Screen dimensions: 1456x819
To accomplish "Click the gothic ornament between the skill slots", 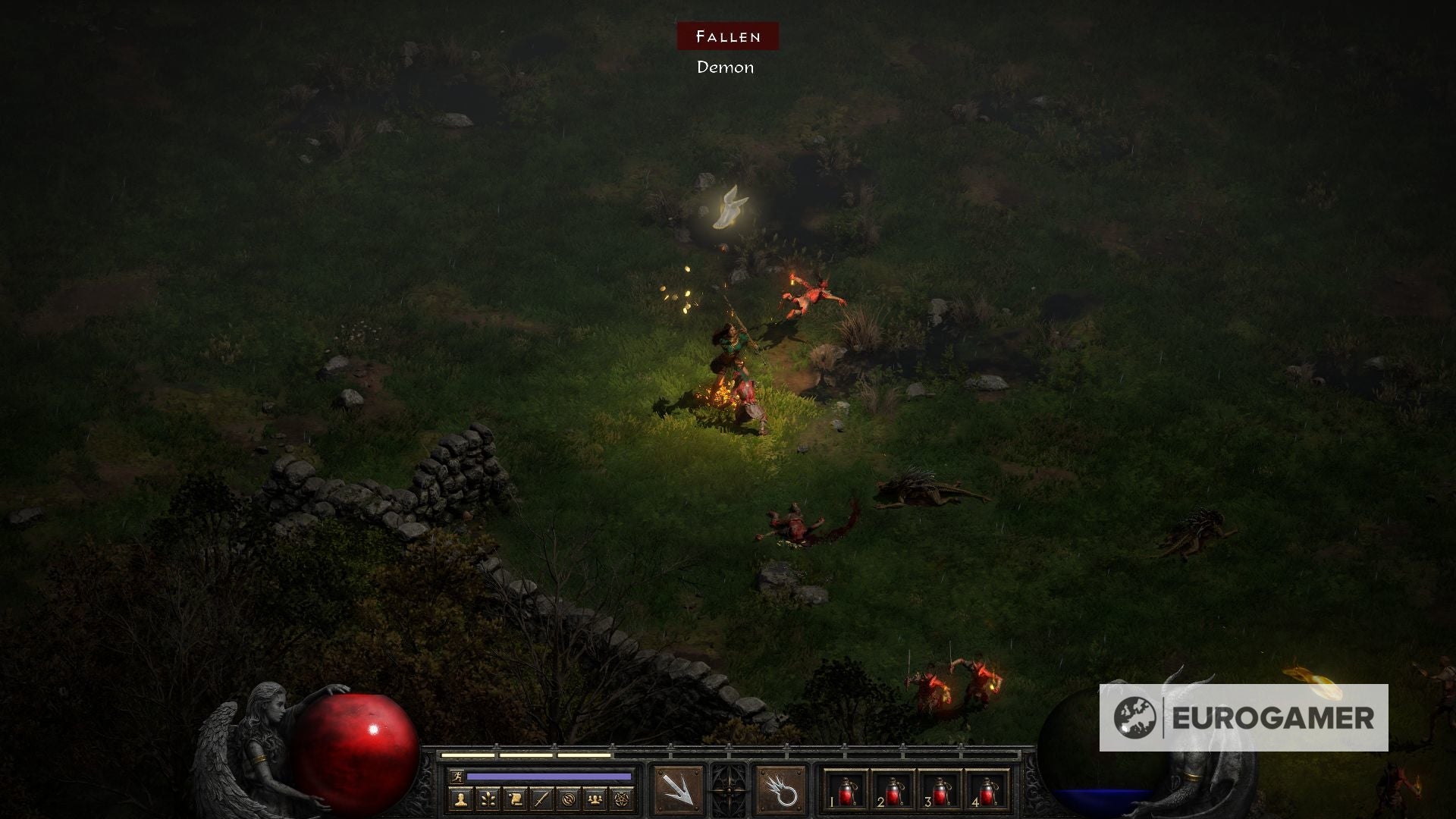I will 727,789.
